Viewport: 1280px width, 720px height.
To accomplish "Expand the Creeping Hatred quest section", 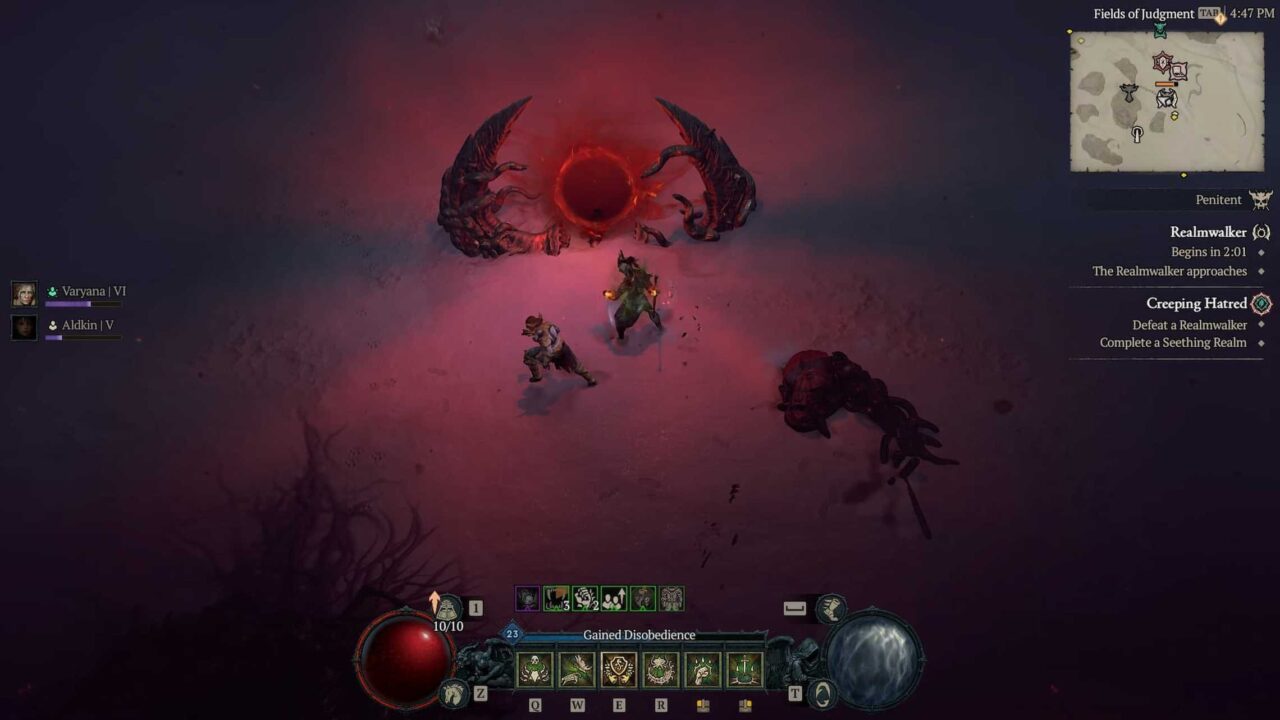I will click(1199, 303).
